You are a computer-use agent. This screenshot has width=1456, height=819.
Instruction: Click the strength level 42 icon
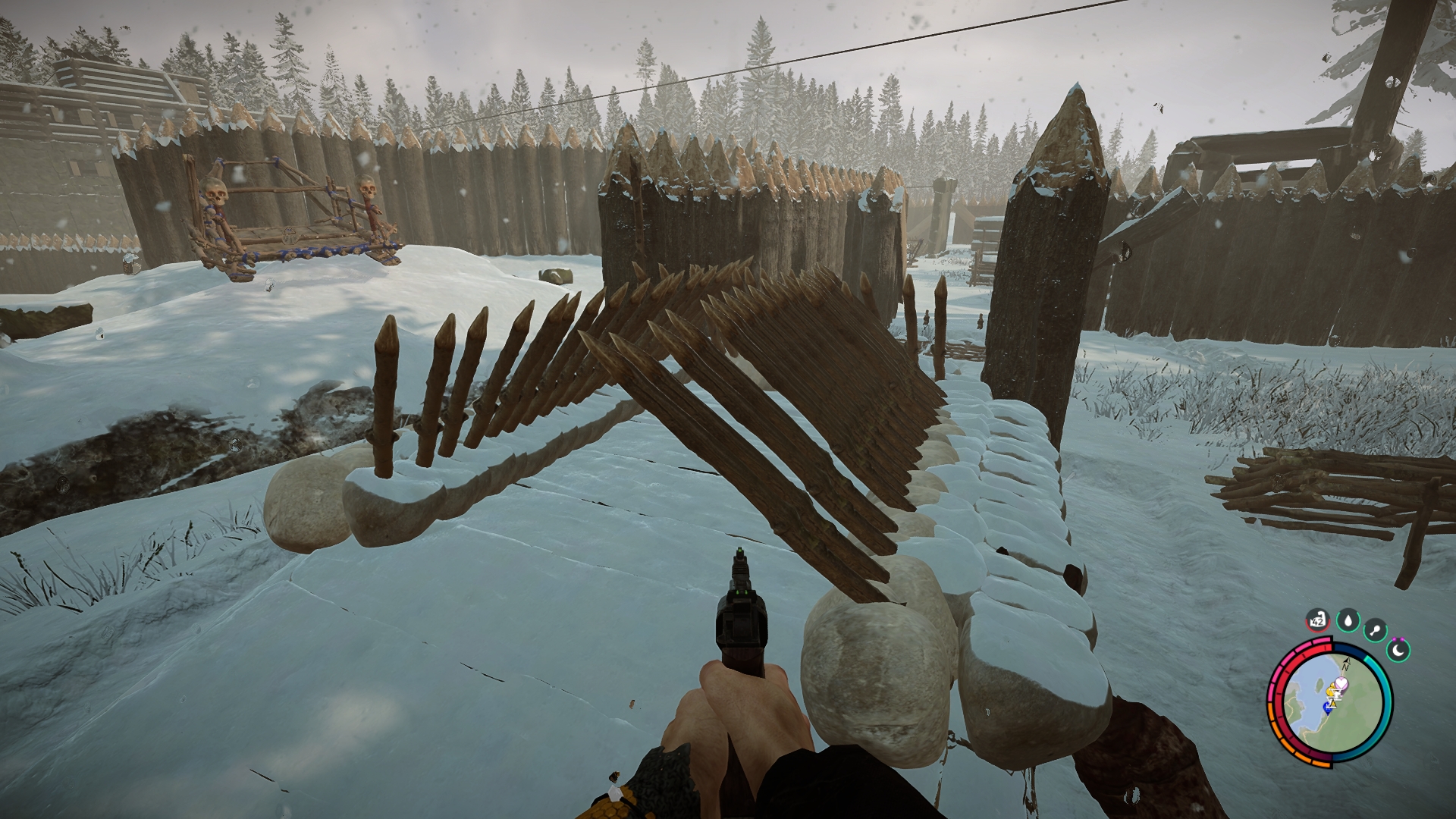[x=1319, y=621]
